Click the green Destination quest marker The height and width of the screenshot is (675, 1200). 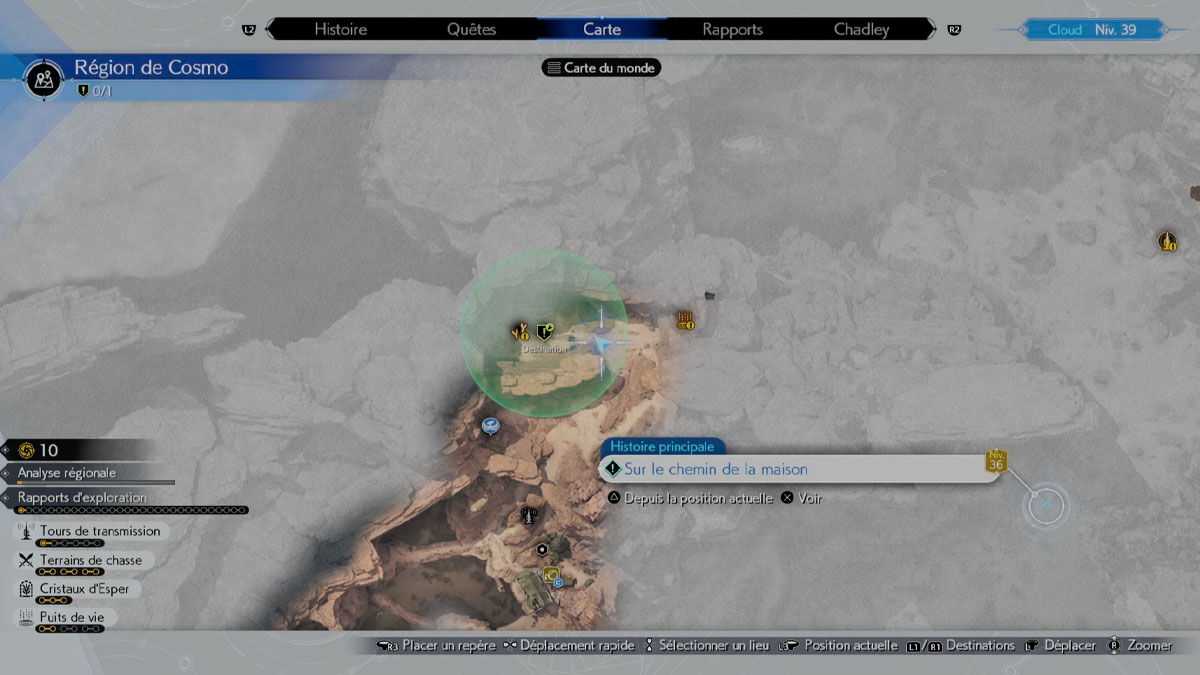click(x=544, y=332)
